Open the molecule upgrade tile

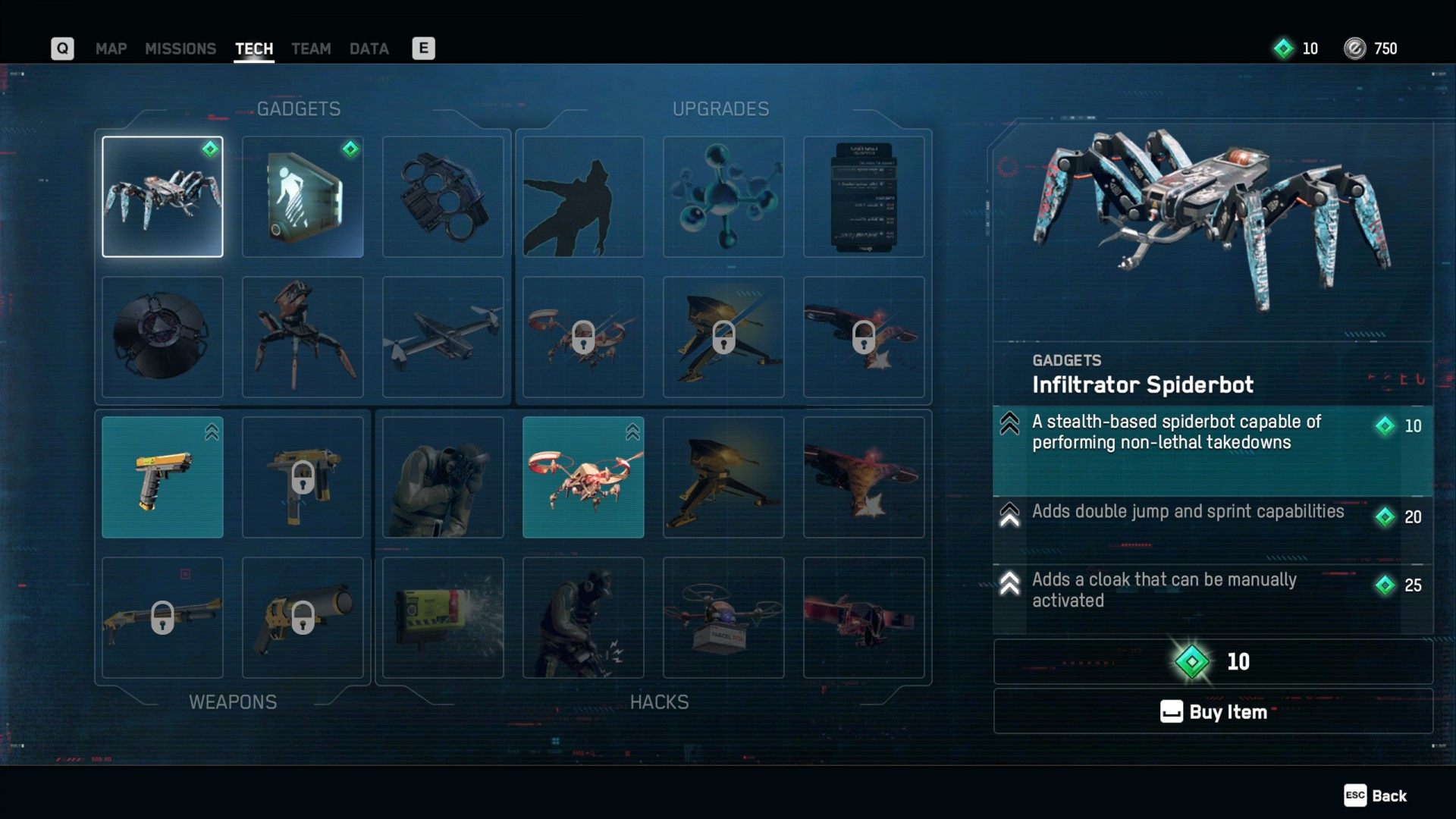click(723, 197)
